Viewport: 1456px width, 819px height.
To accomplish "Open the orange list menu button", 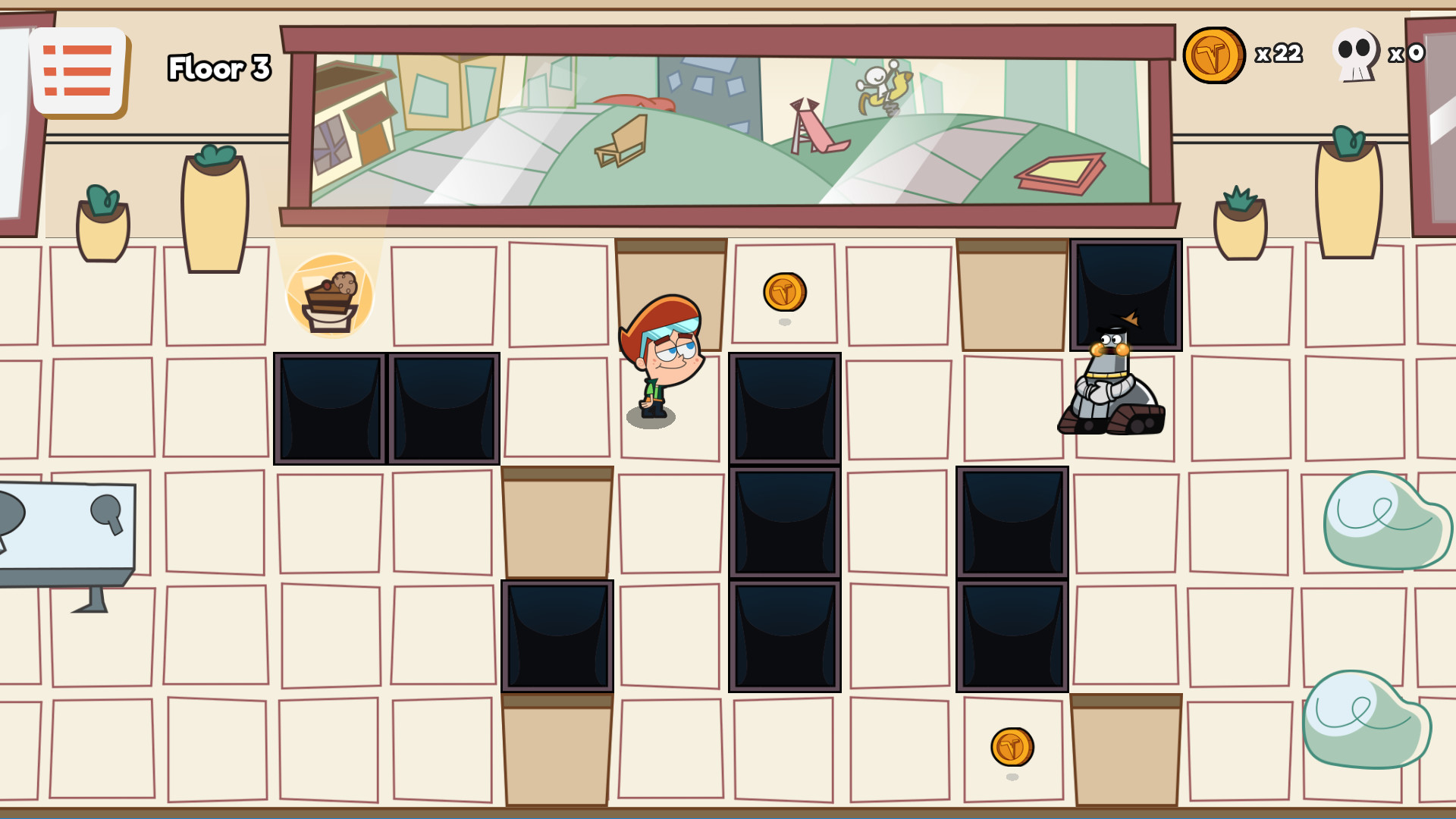I will 78,71.
